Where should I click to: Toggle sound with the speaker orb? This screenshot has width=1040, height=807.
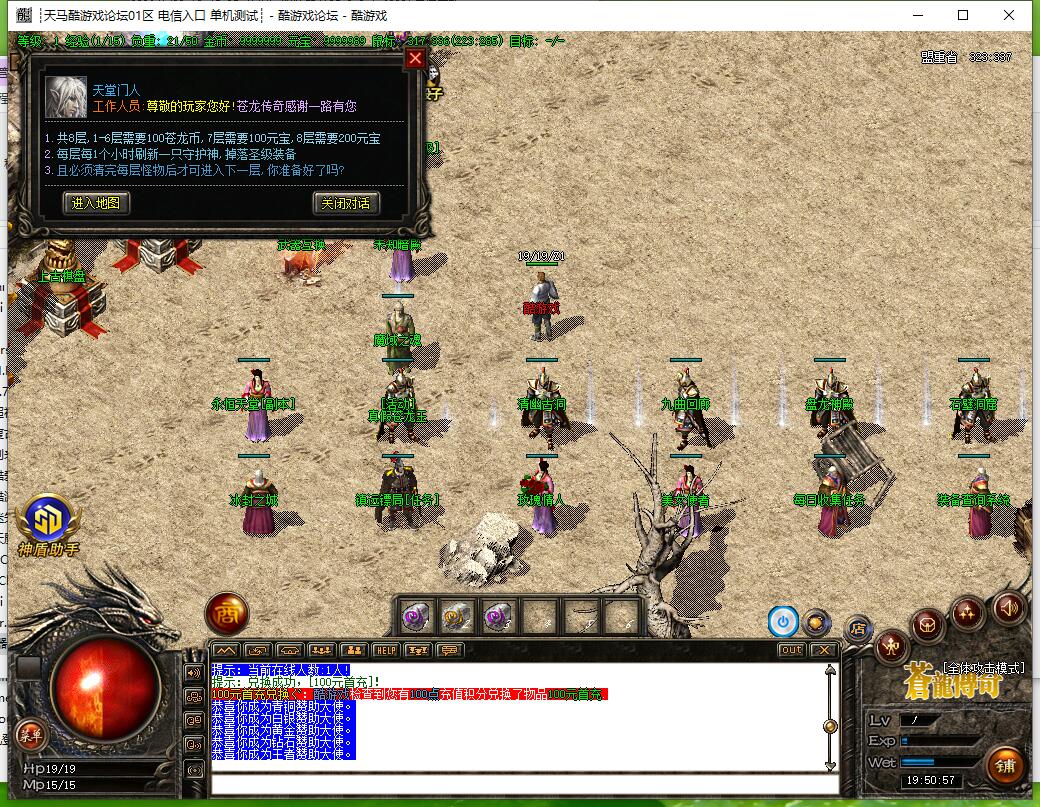click(1008, 606)
